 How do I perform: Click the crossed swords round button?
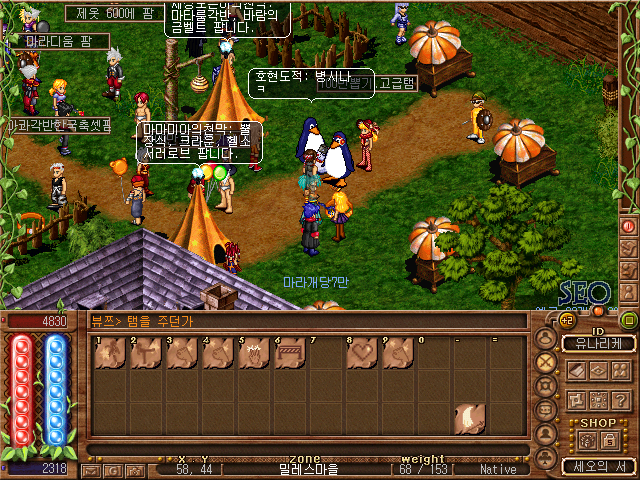point(546,362)
